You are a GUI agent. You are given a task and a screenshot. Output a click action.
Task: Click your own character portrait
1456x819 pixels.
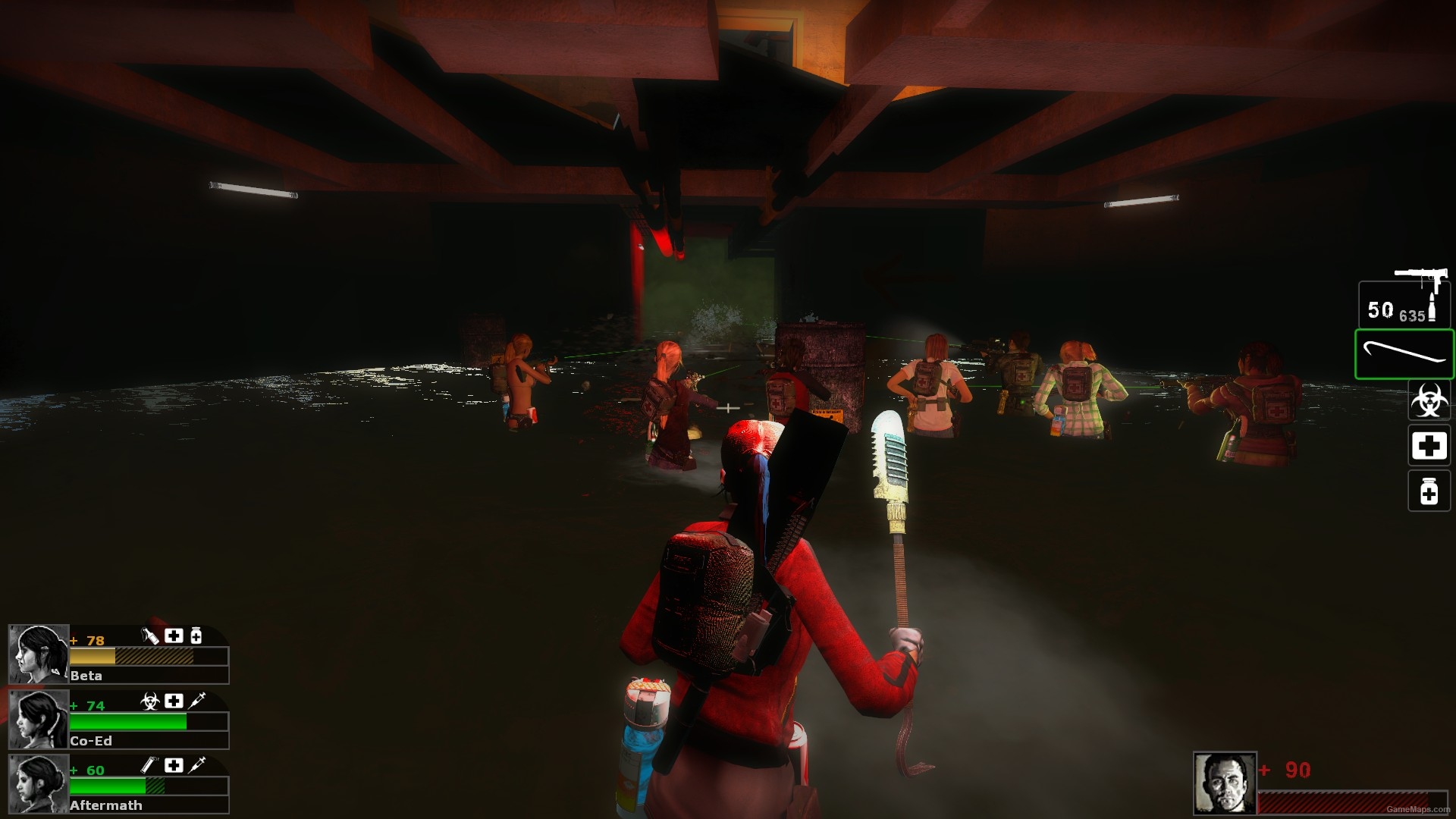[x=1224, y=783]
